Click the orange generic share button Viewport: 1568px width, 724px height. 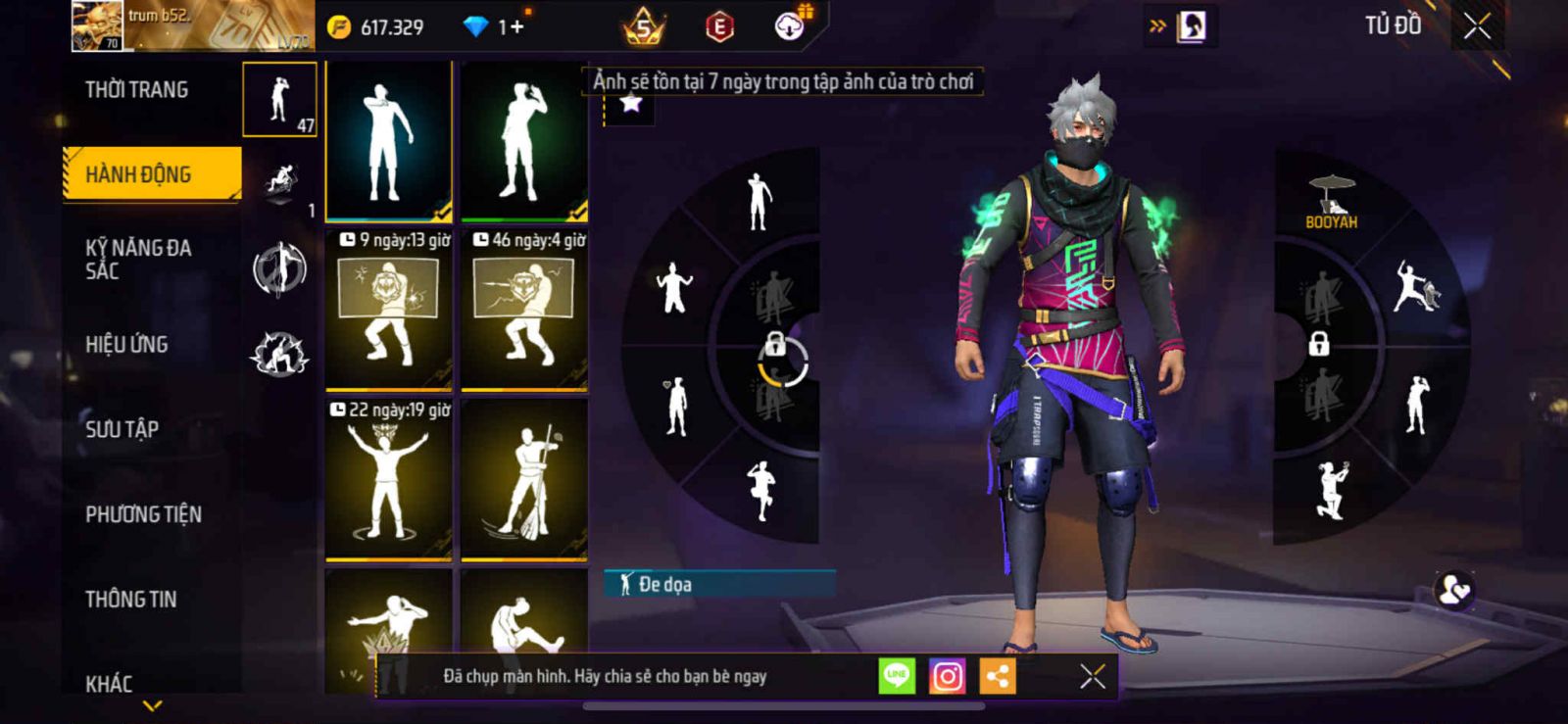[998, 676]
